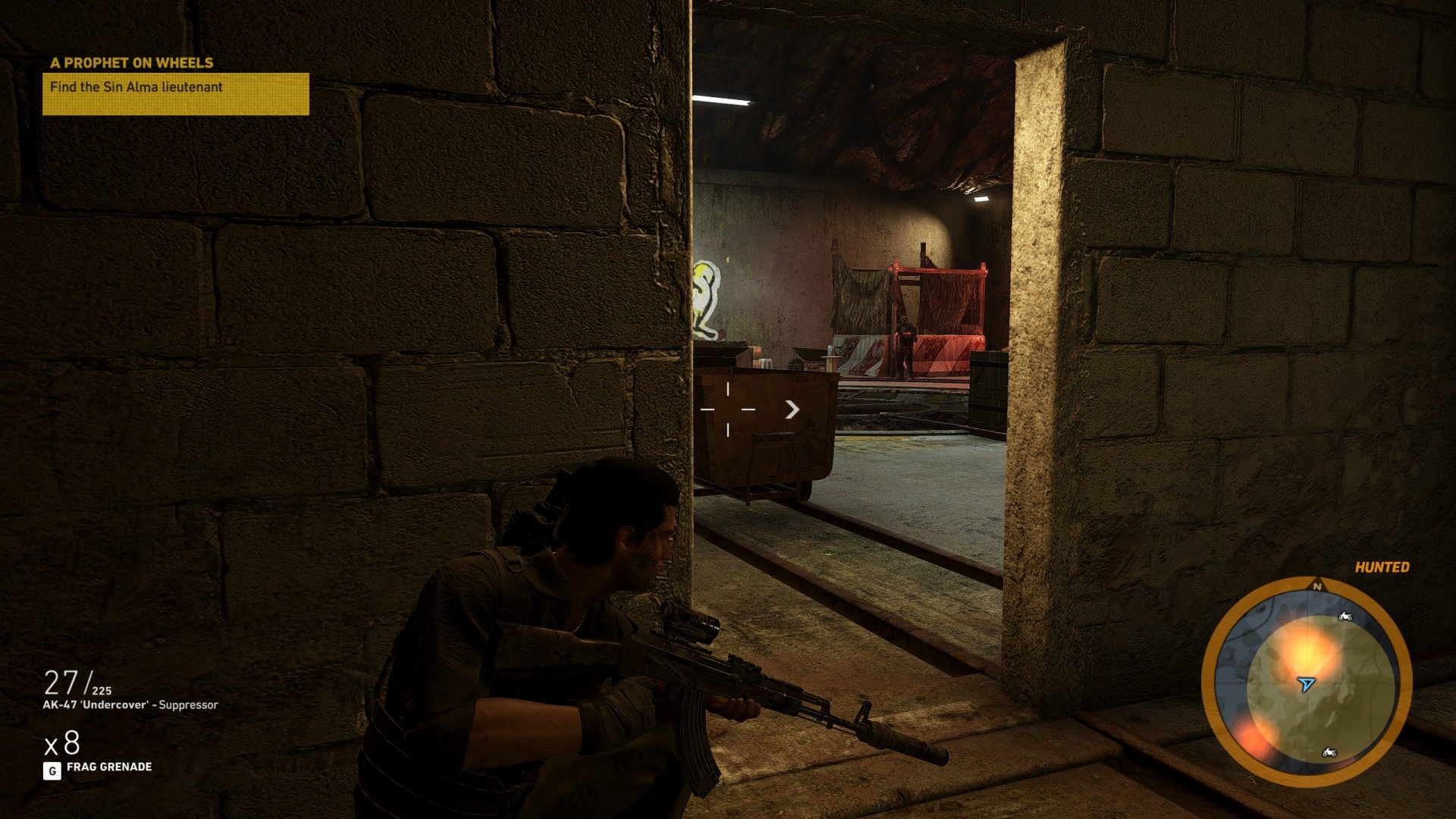Click the motorcycle marker at the minimap's bottom
This screenshot has height=819, width=1456.
point(1329,752)
